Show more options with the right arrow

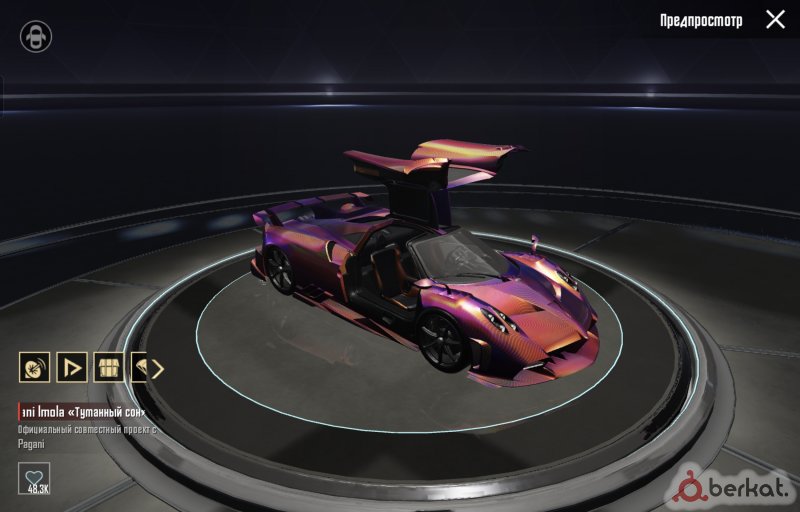[x=158, y=367]
